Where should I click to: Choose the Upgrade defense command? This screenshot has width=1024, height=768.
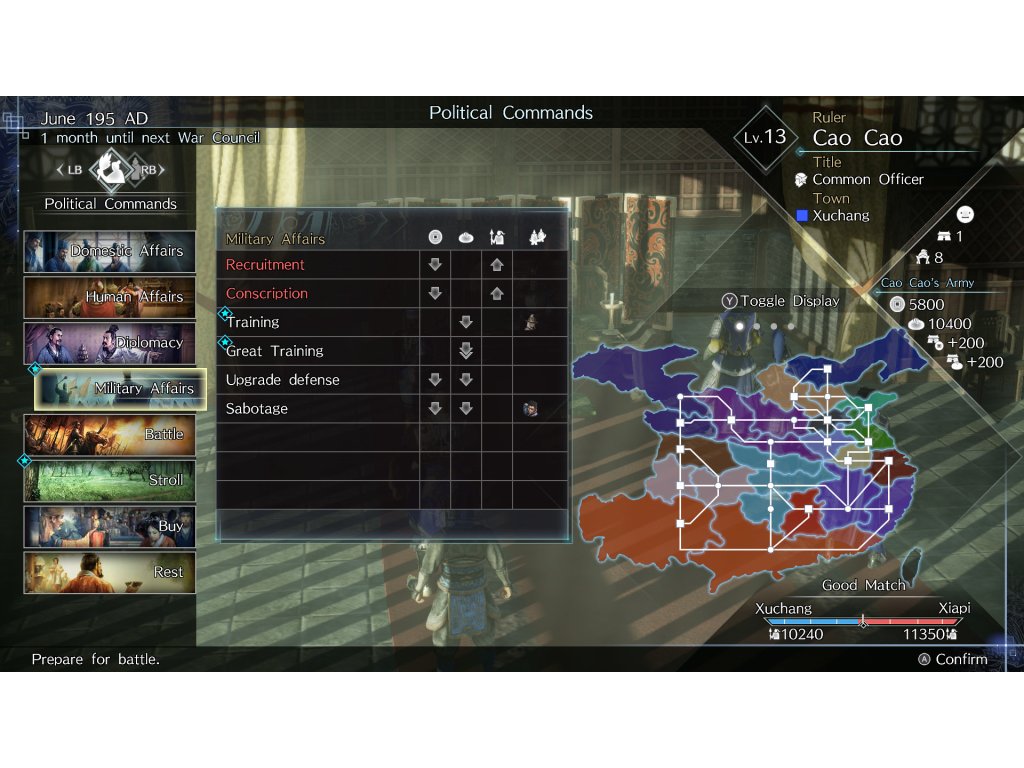pyautogui.click(x=283, y=380)
